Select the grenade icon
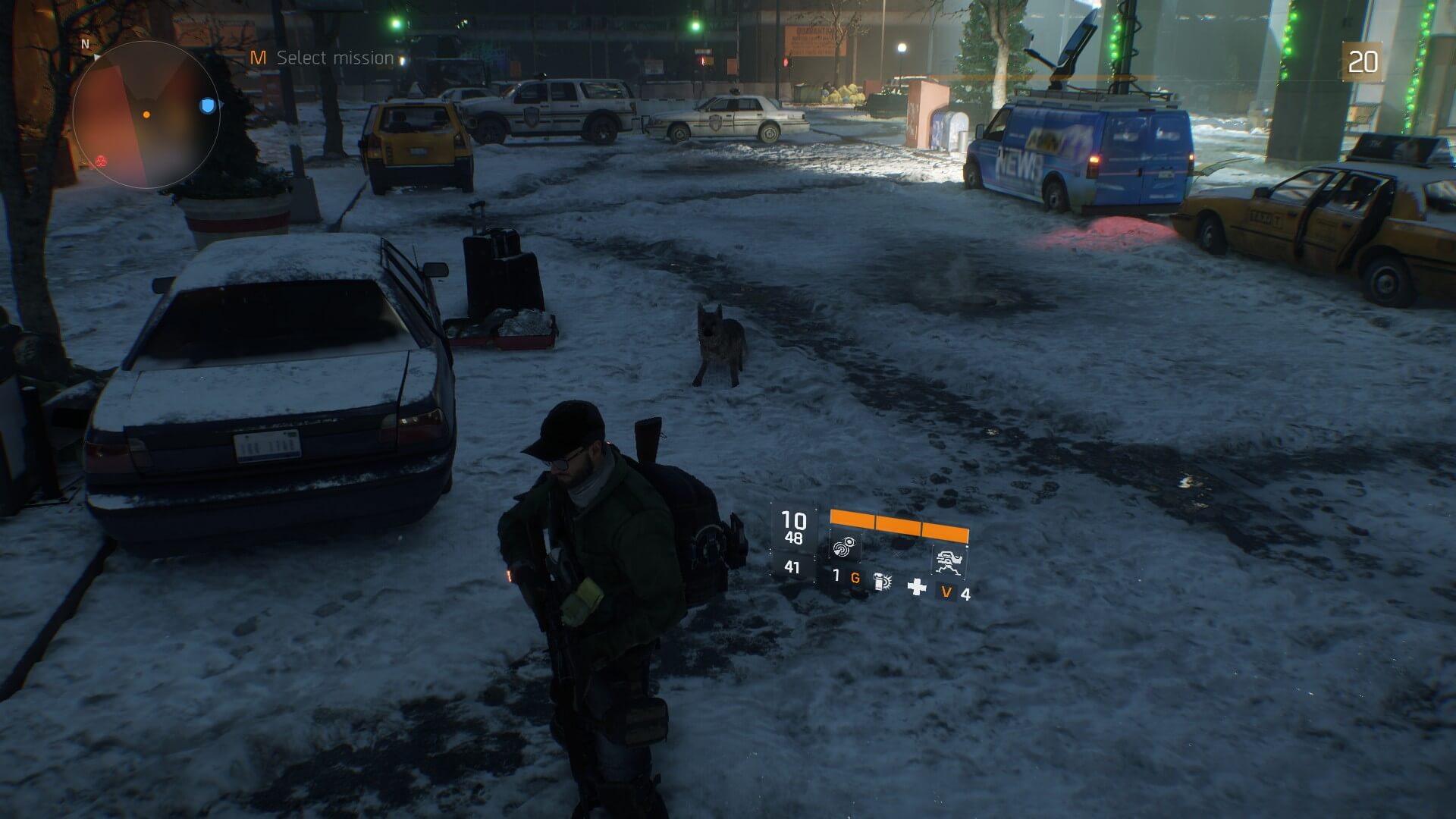Screen dimensions: 1456x819 tap(882, 582)
